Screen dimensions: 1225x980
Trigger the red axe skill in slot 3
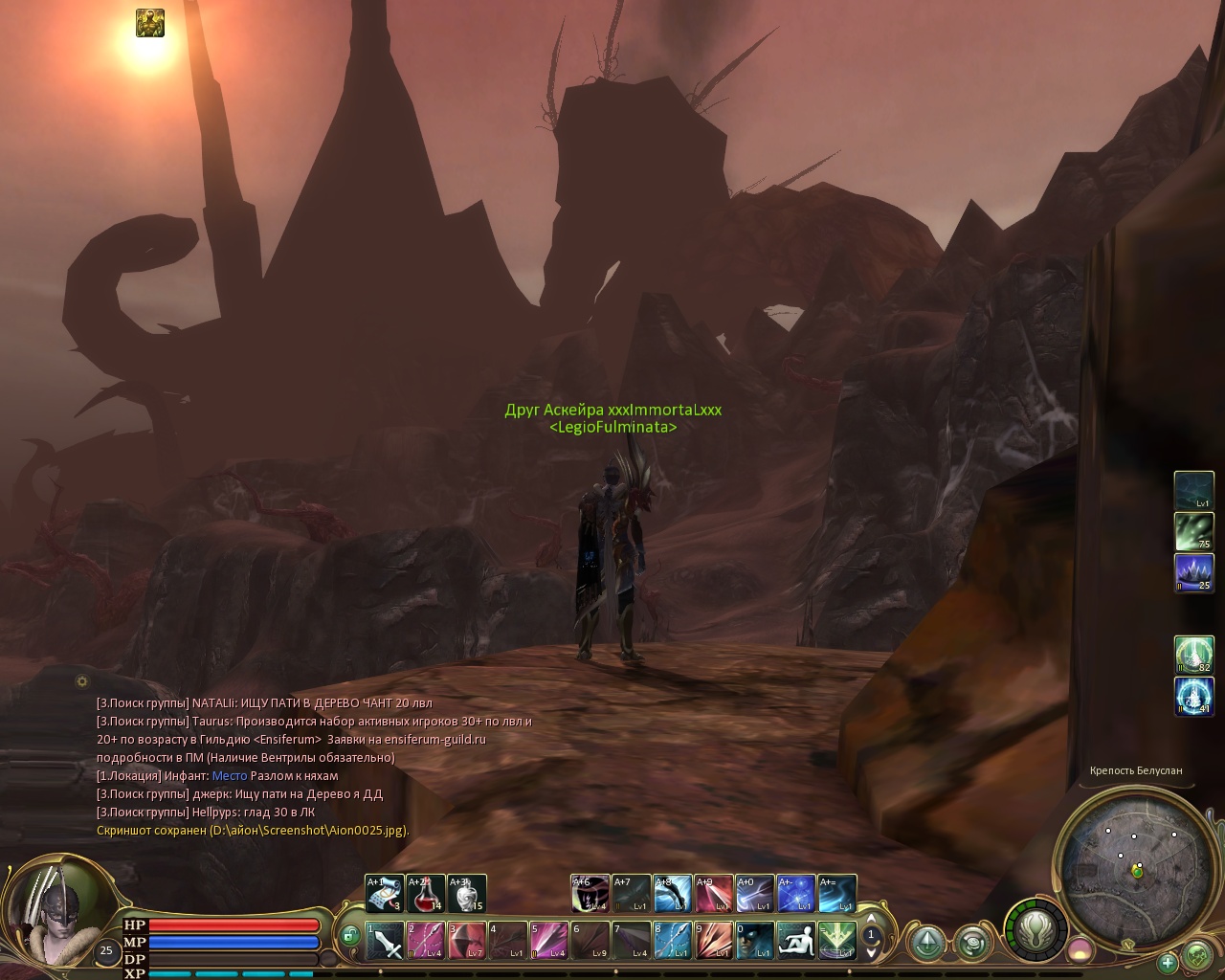466,941
